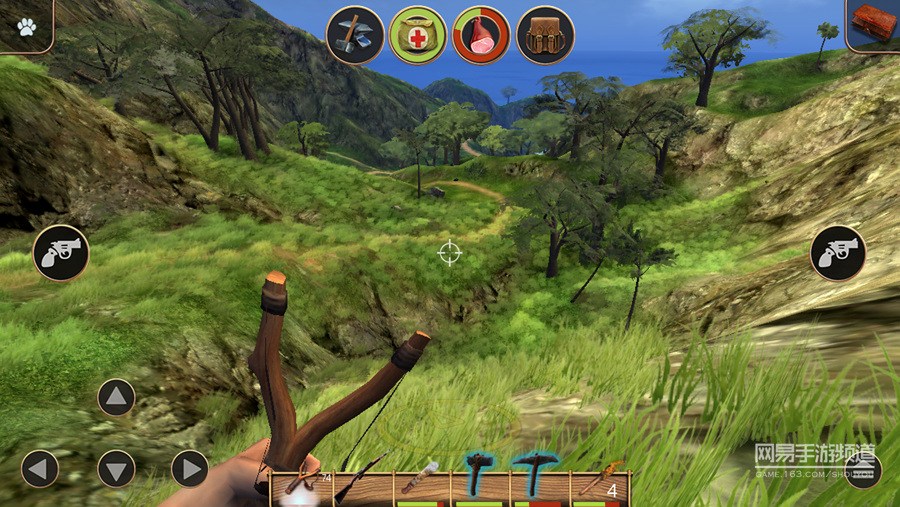The image size is (900, 507).
Task: Open the crafting menu with the anvil icon
Action: click(x=355, y=35)
